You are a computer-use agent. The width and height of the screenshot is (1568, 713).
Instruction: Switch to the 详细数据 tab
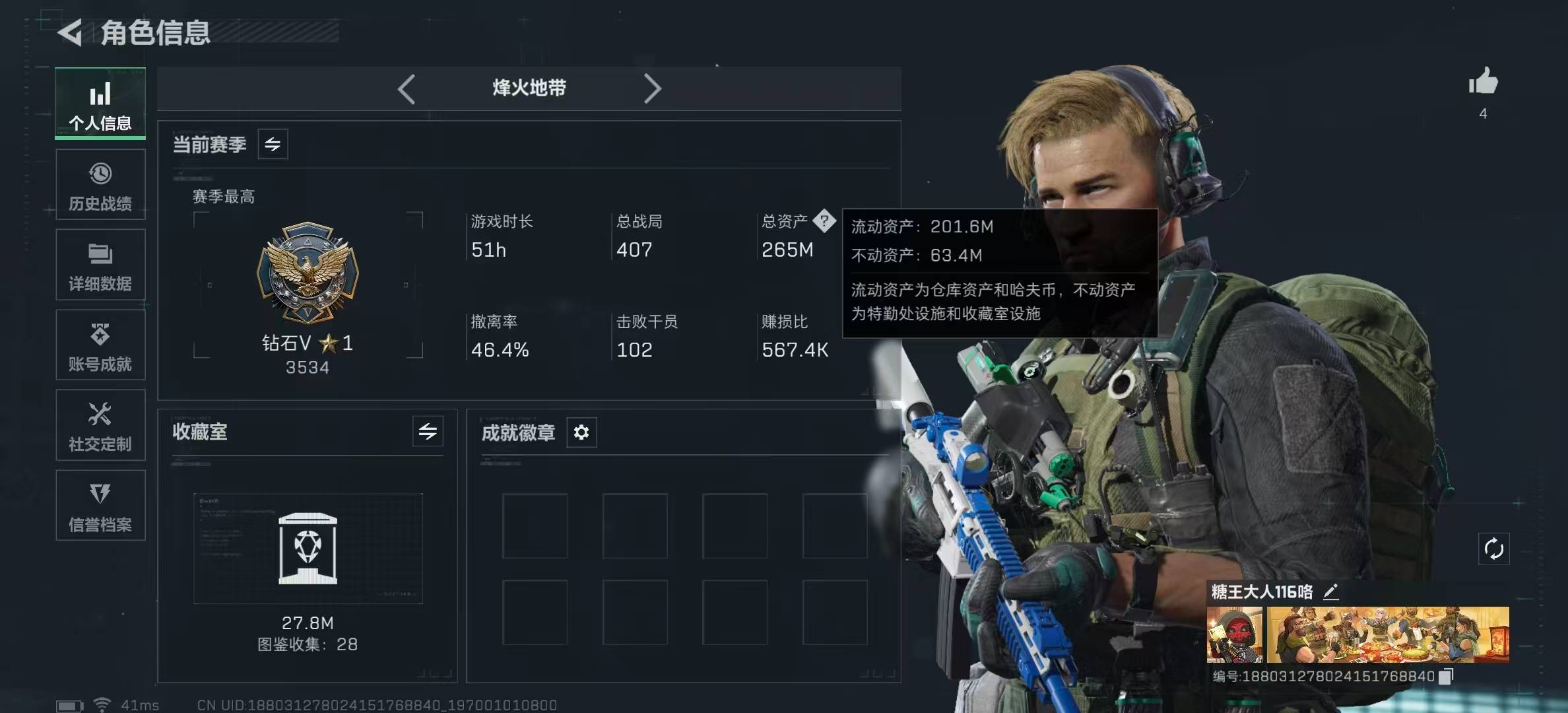click(x=100, y=265)
